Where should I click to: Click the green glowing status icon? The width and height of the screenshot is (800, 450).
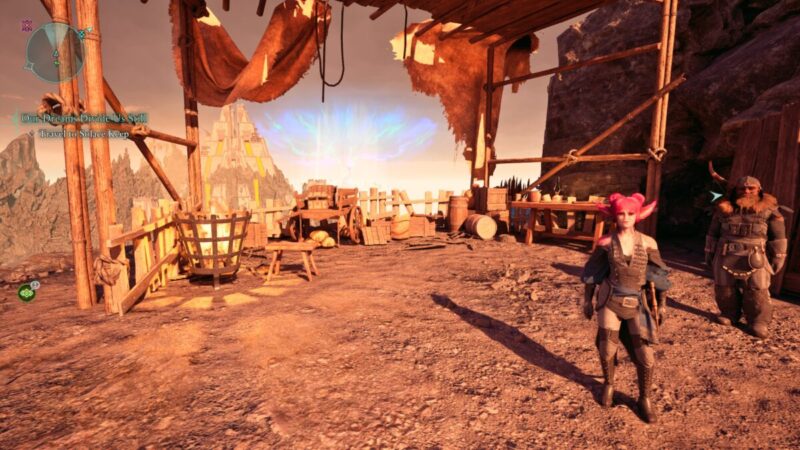click(x=26, y=292)
